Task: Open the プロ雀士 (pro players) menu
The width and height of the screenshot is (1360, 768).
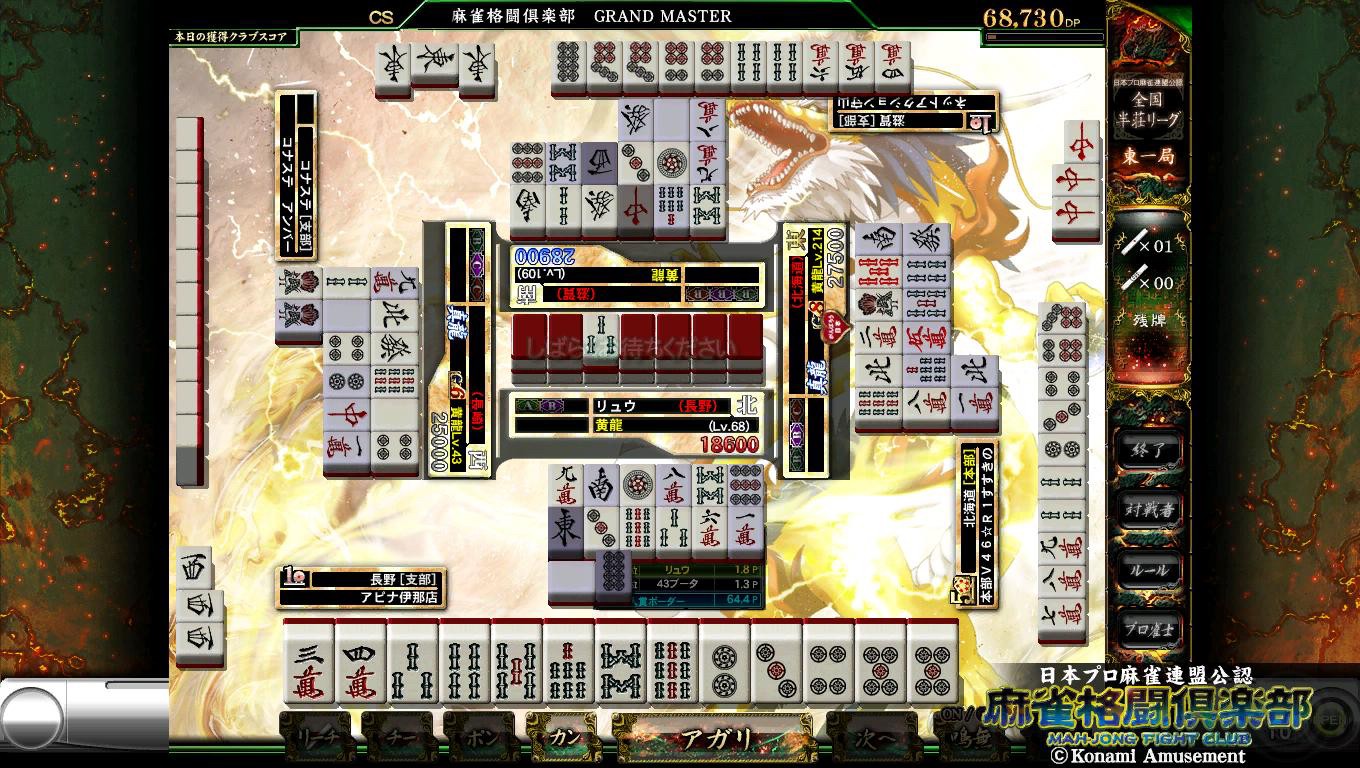Action: (1146, 629)
